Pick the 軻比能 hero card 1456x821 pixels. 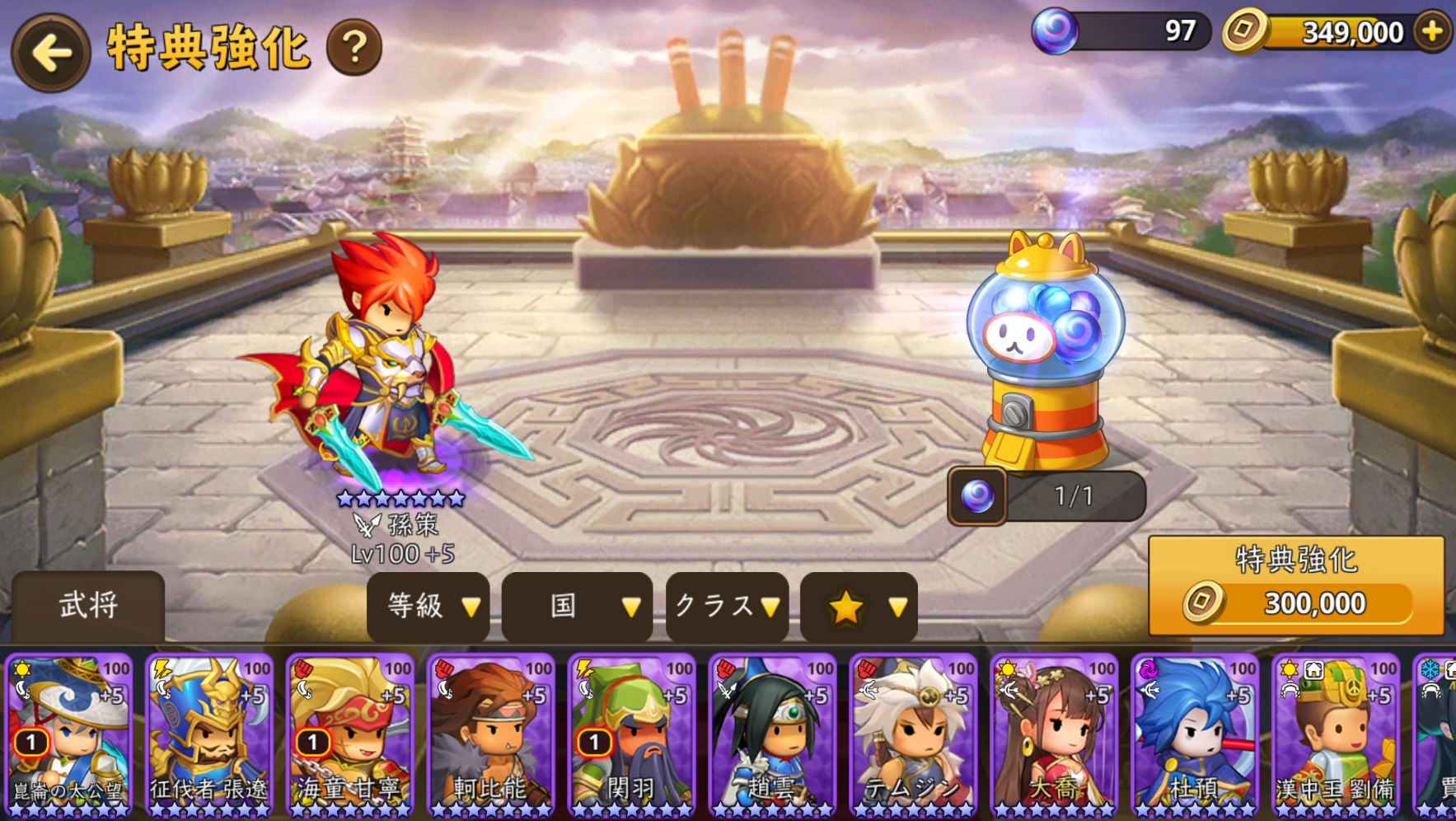(x=491, y=735)
